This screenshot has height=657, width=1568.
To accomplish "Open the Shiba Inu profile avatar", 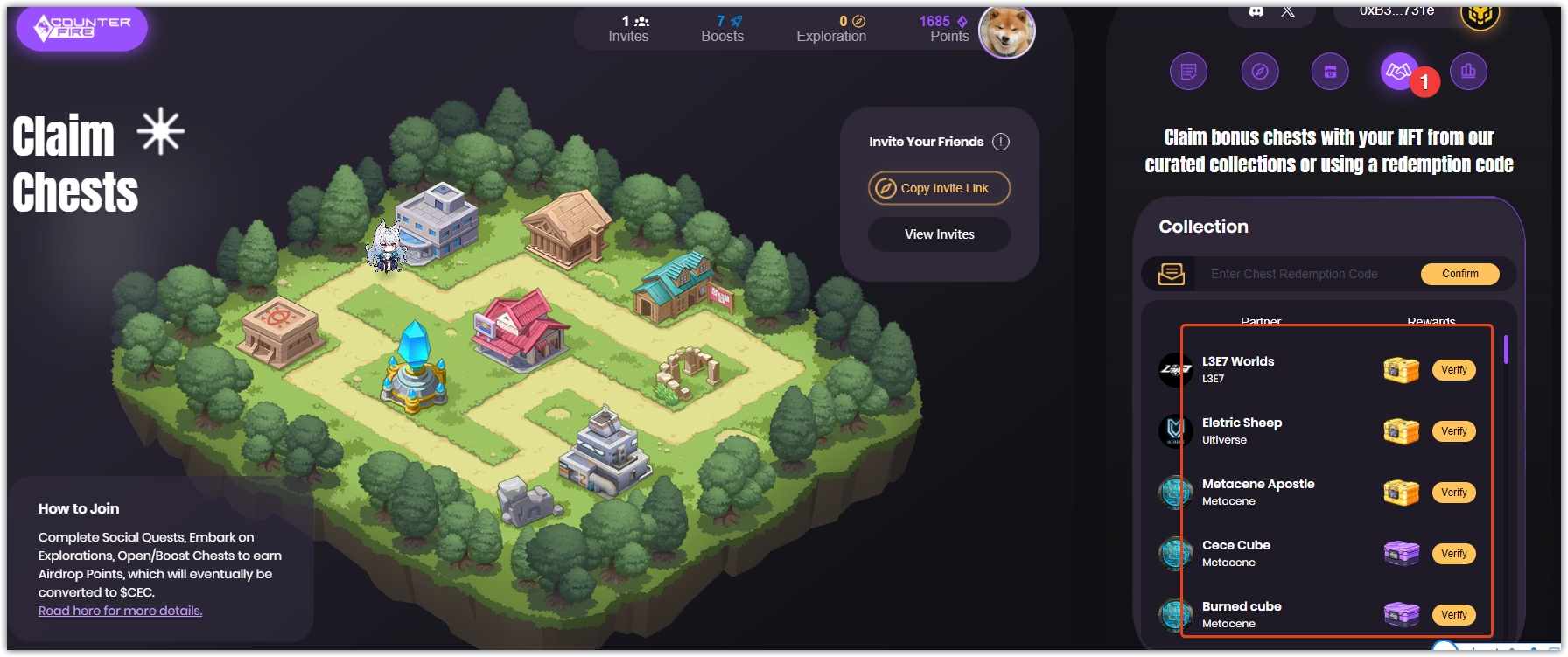I will (x=1006, y=31).
